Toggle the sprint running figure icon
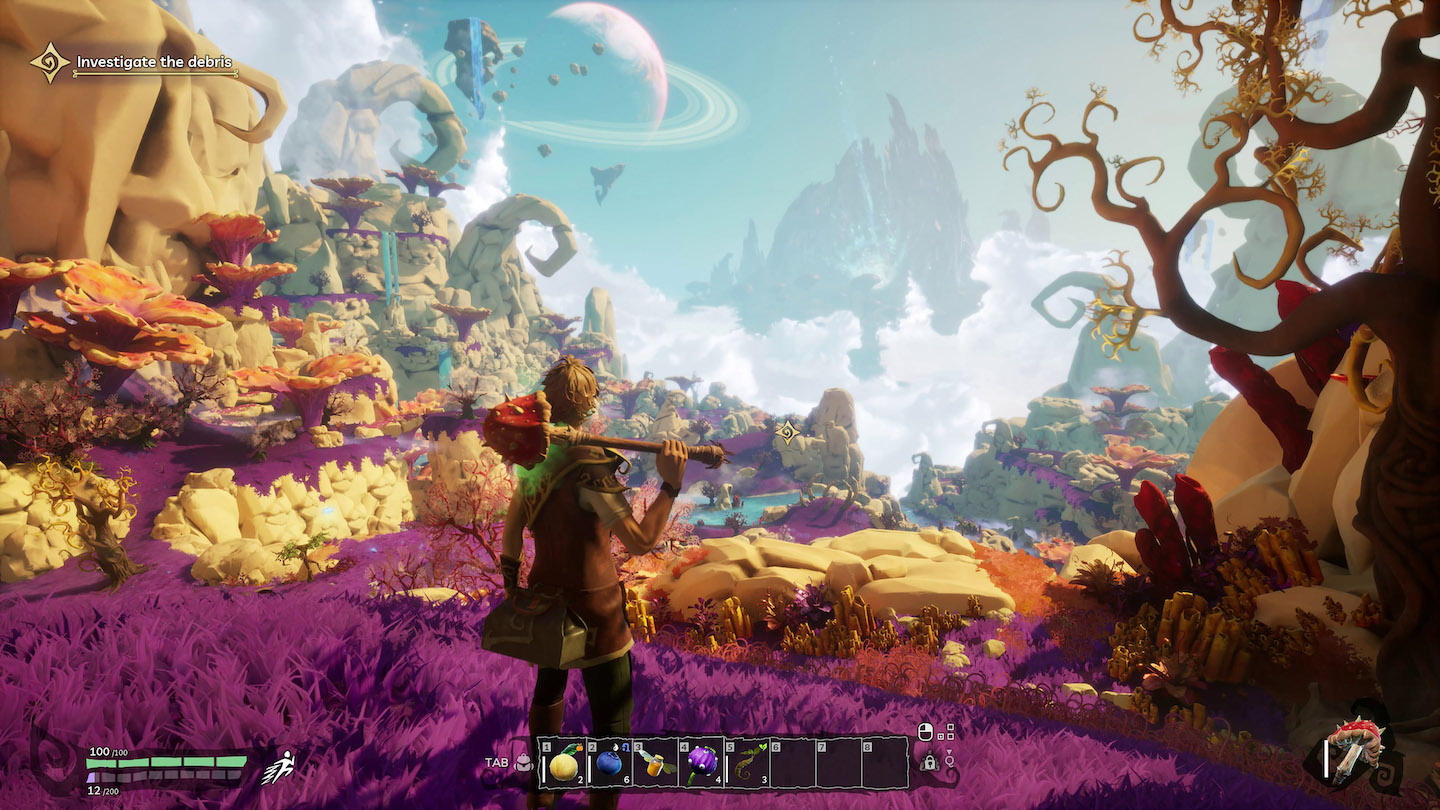This screenshot has width=1440, height=810. coord(277,768)
